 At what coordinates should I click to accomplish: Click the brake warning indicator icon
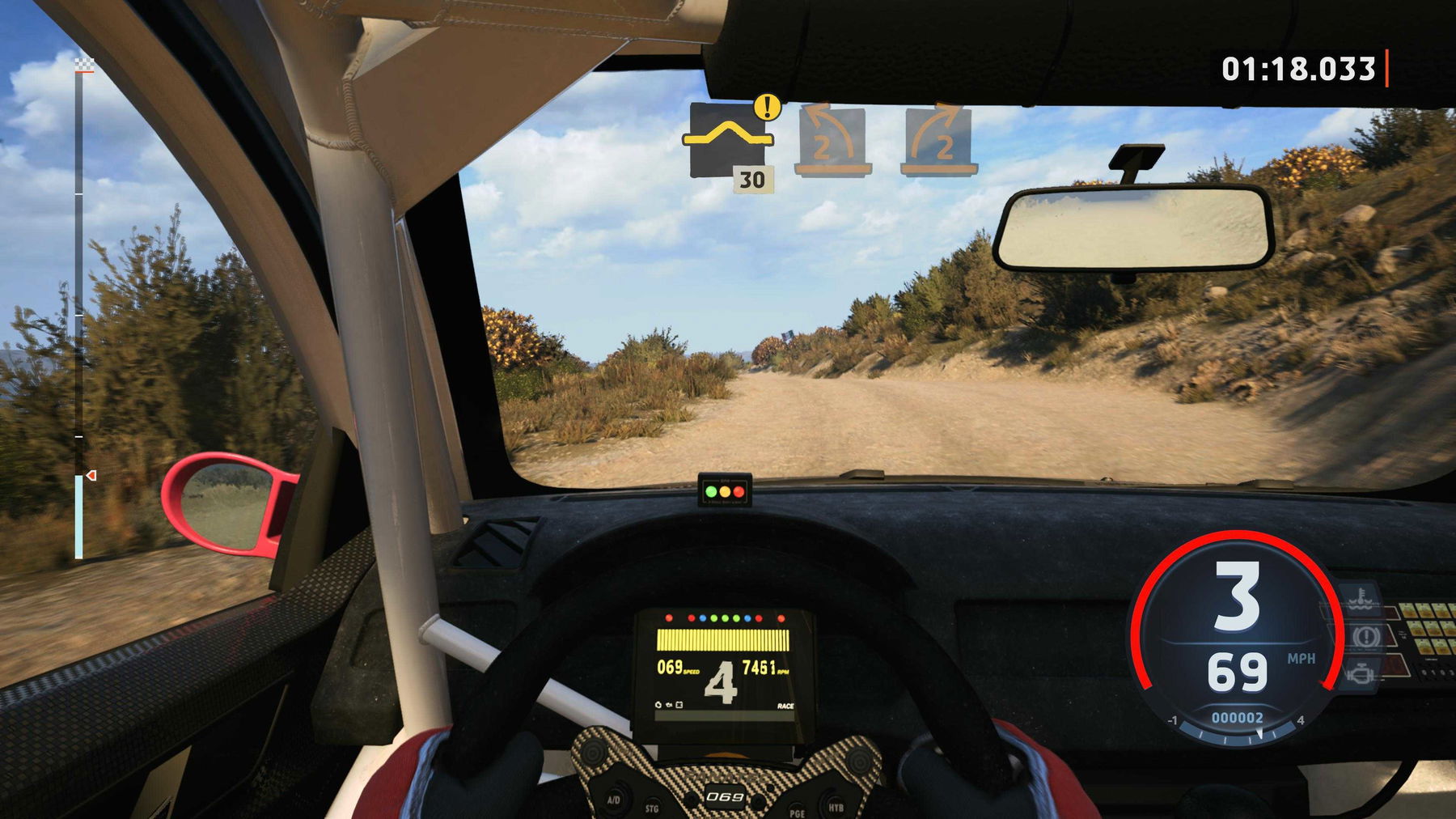click(x=1365, y=635)
